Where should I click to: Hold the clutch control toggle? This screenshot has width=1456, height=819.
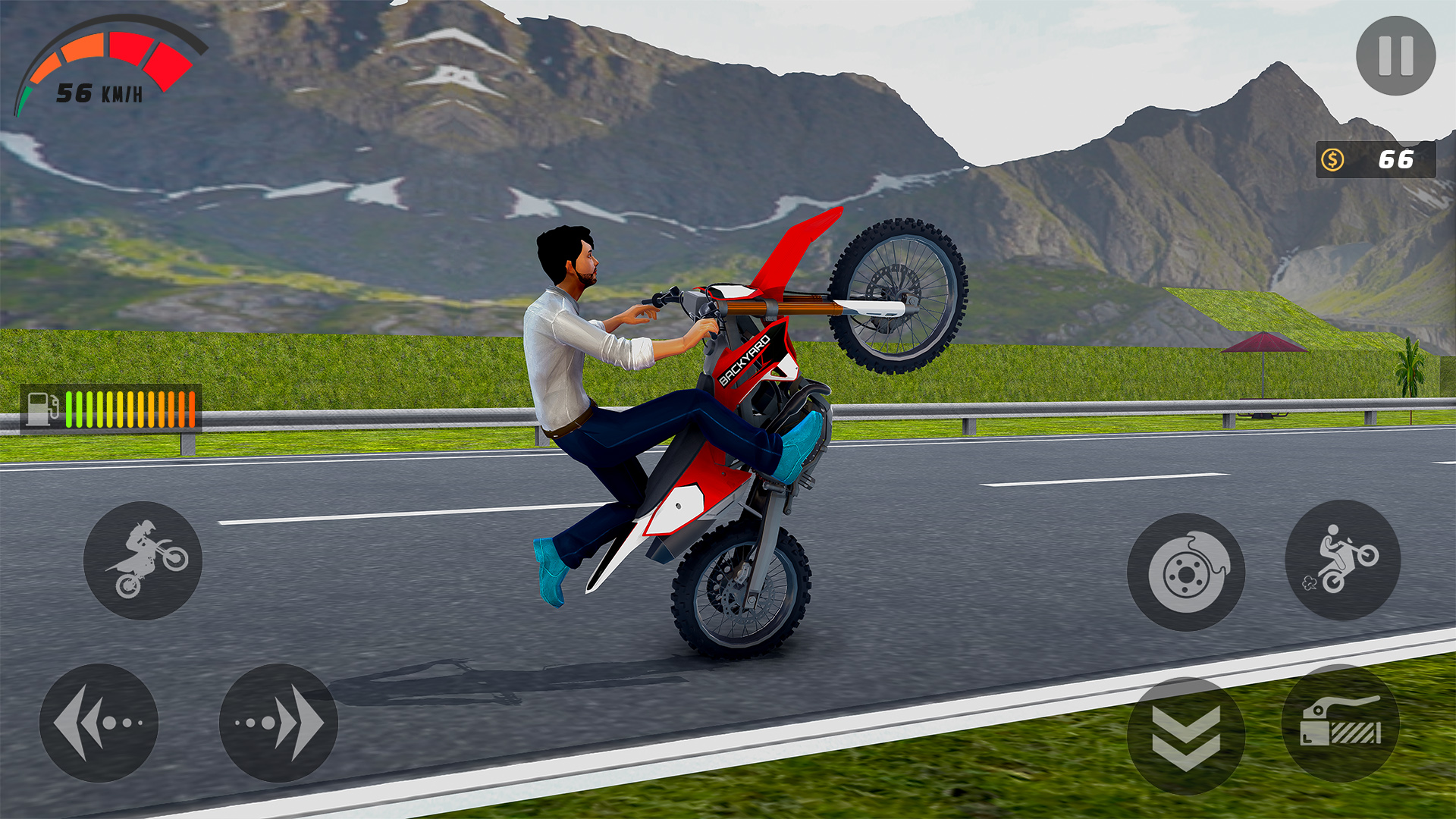coord(1341,724)
